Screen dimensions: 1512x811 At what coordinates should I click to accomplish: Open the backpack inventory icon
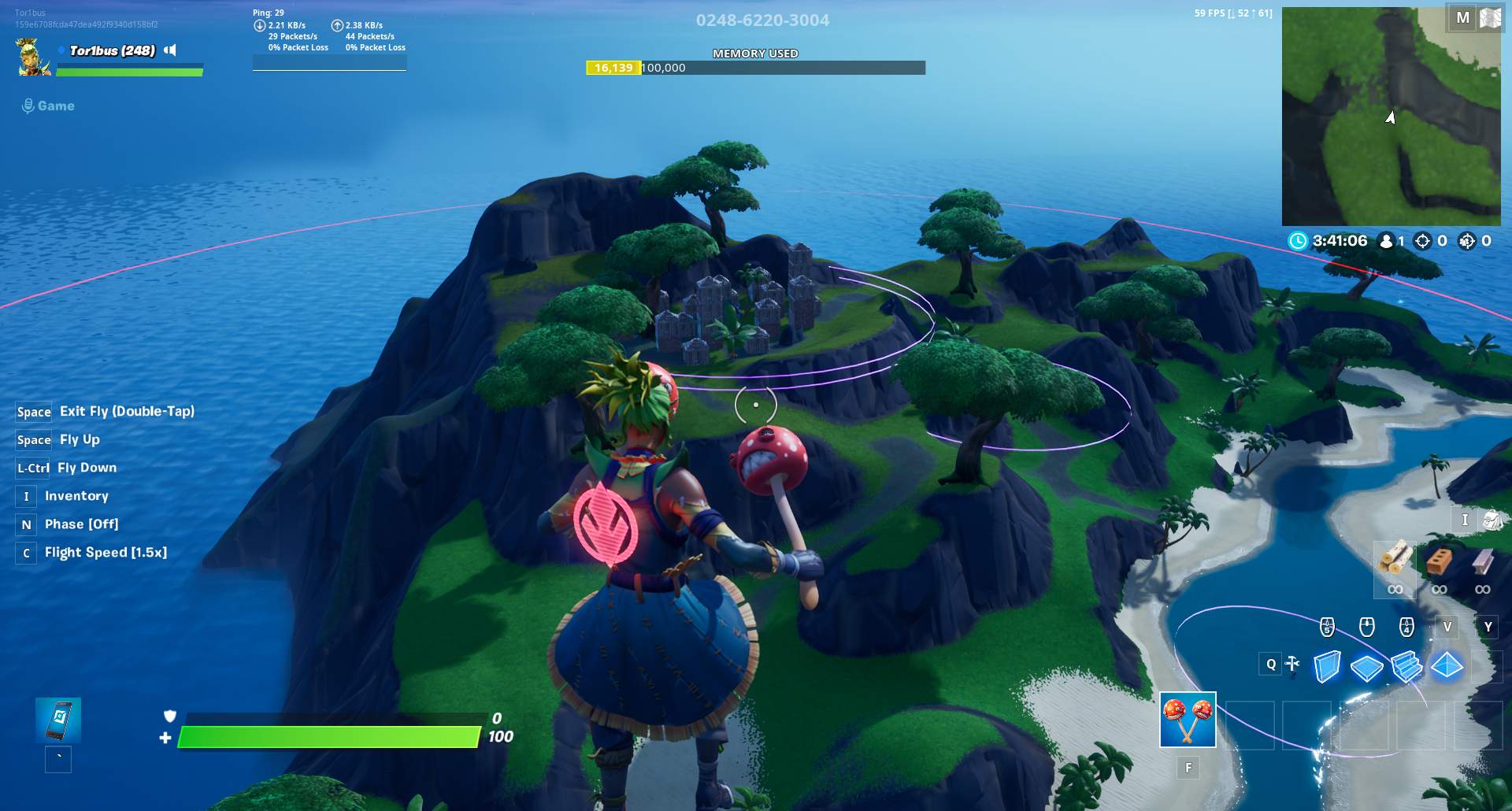tap(1491, 520)
